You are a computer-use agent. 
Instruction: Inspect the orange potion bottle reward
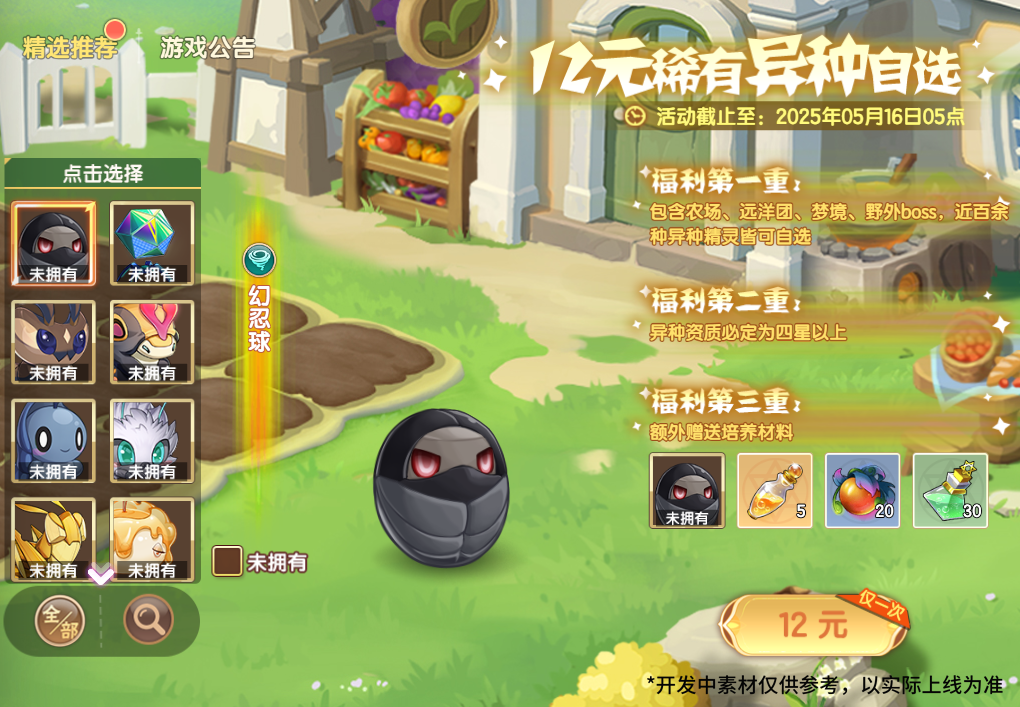click(774, 490)
